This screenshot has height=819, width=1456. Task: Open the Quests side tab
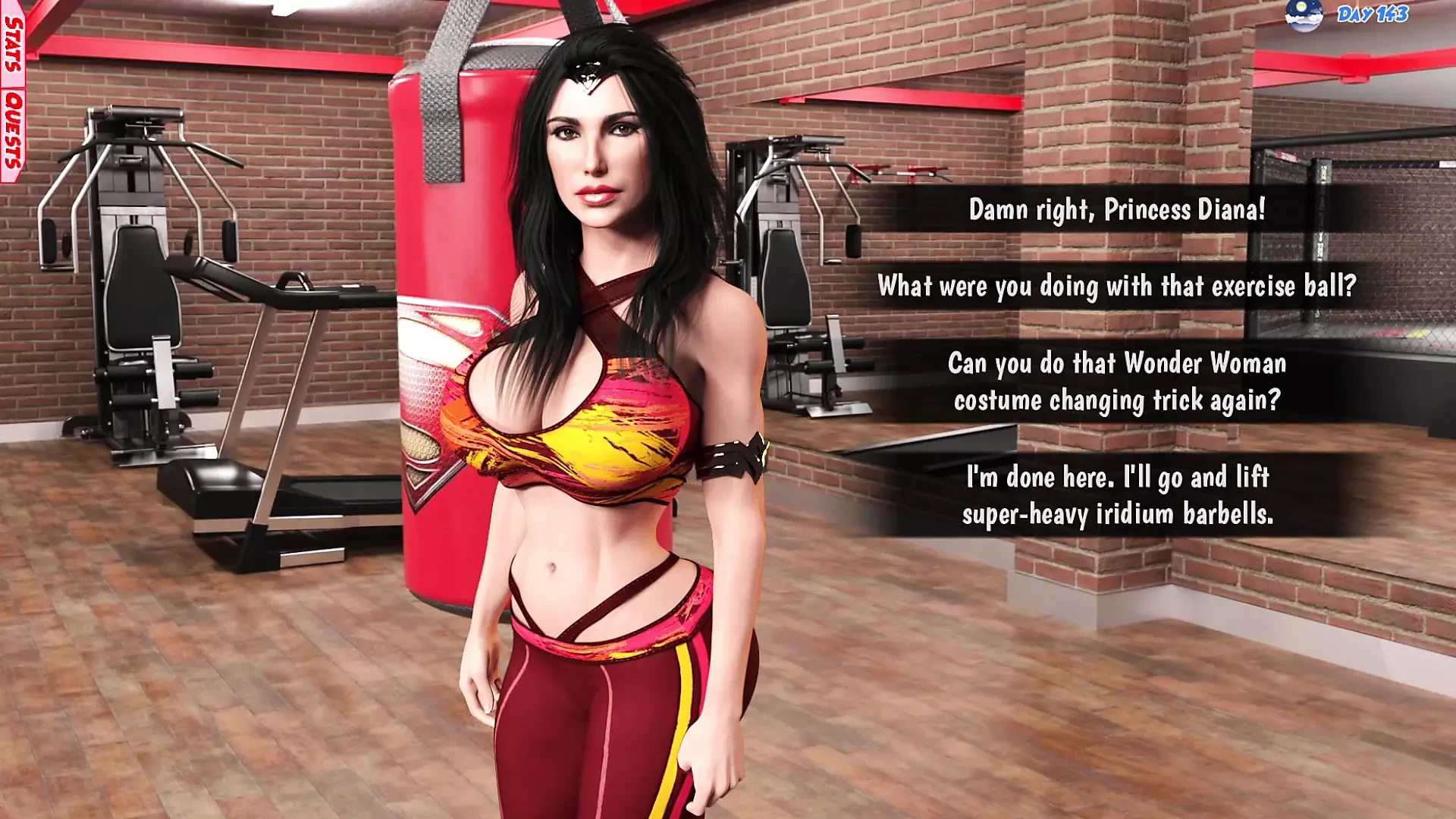tap(13, 130)
